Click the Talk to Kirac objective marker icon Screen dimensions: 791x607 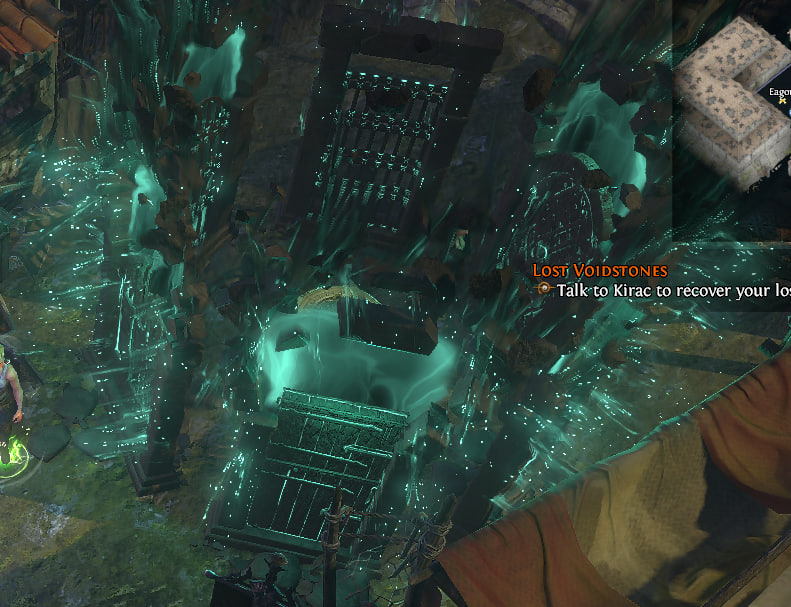tap(544, 288)
